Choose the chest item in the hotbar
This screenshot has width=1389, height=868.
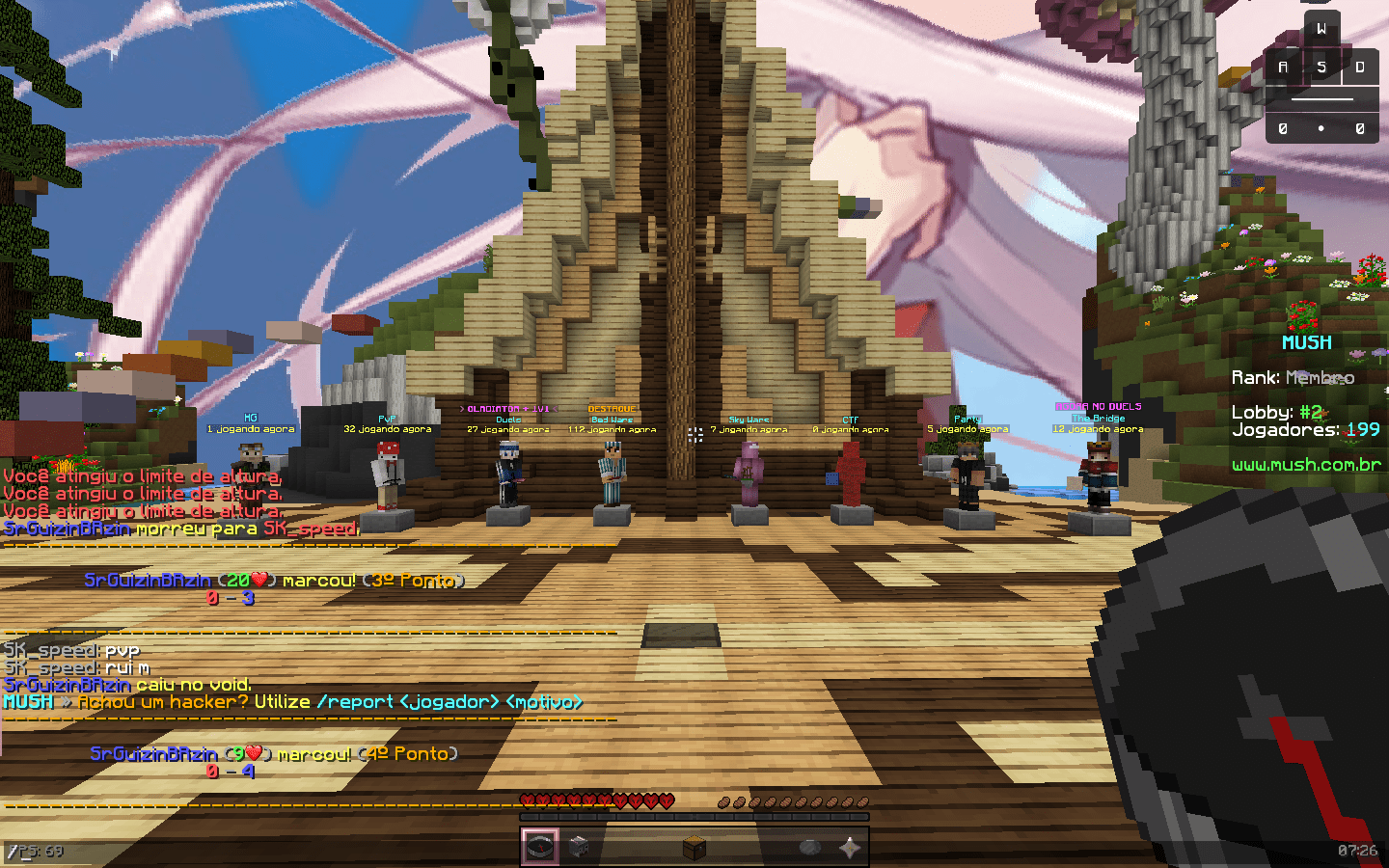click(694, 848)
